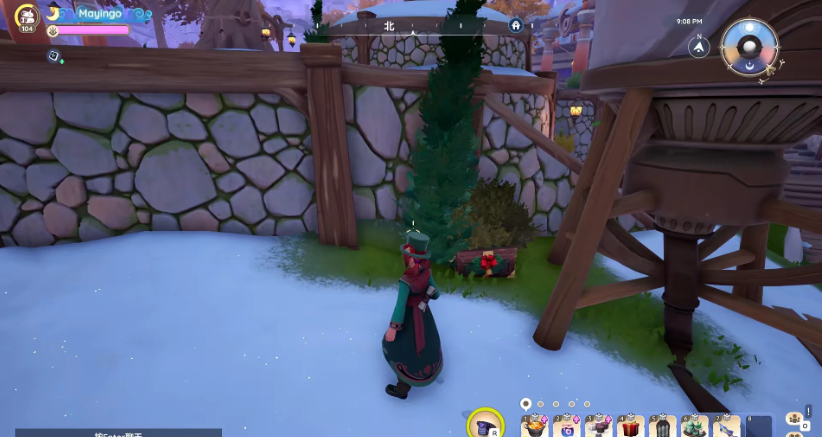The height and width of the screenshot is (437, 822).
Task: Open the player level badge showing 104
Action: 28,16
